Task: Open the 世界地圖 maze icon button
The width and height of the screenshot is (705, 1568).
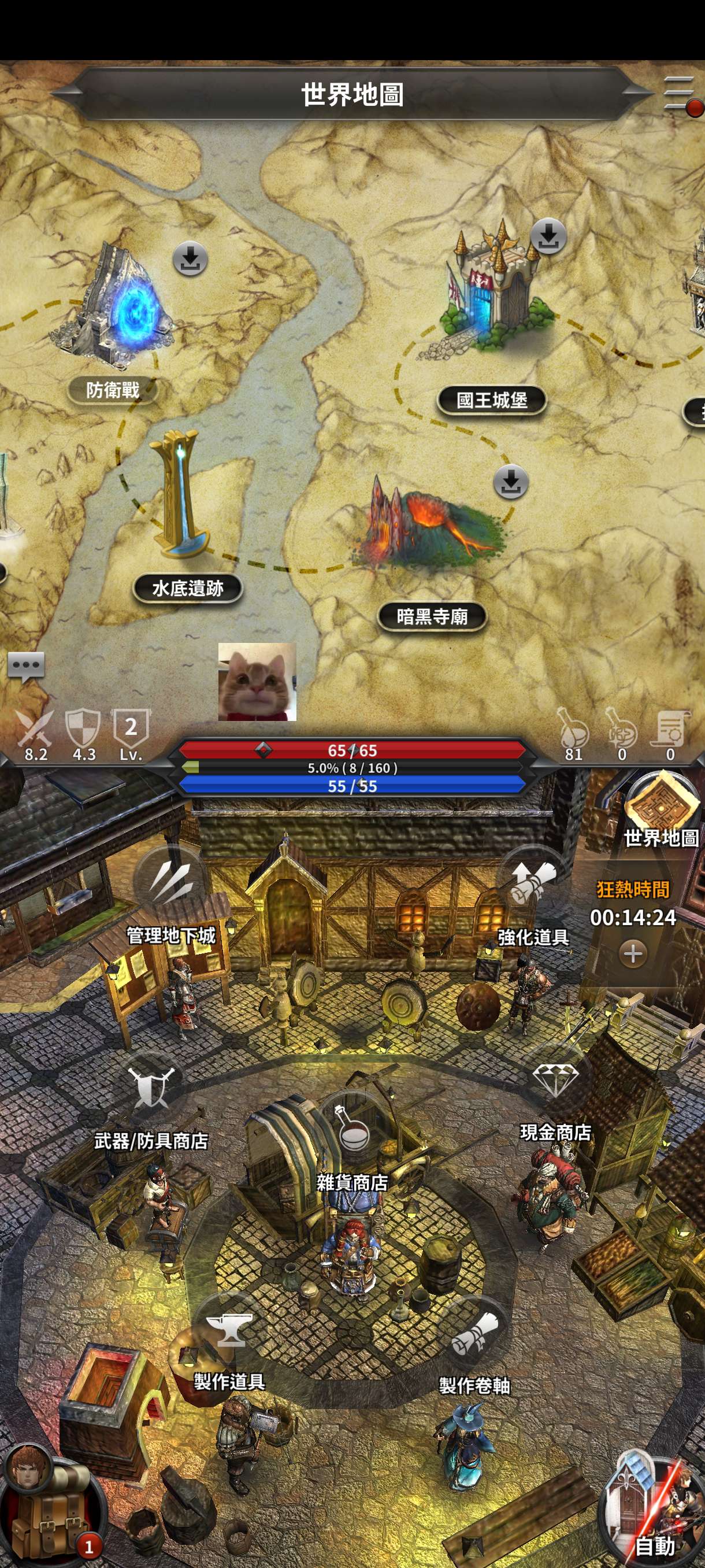Action: coord(661,804)
